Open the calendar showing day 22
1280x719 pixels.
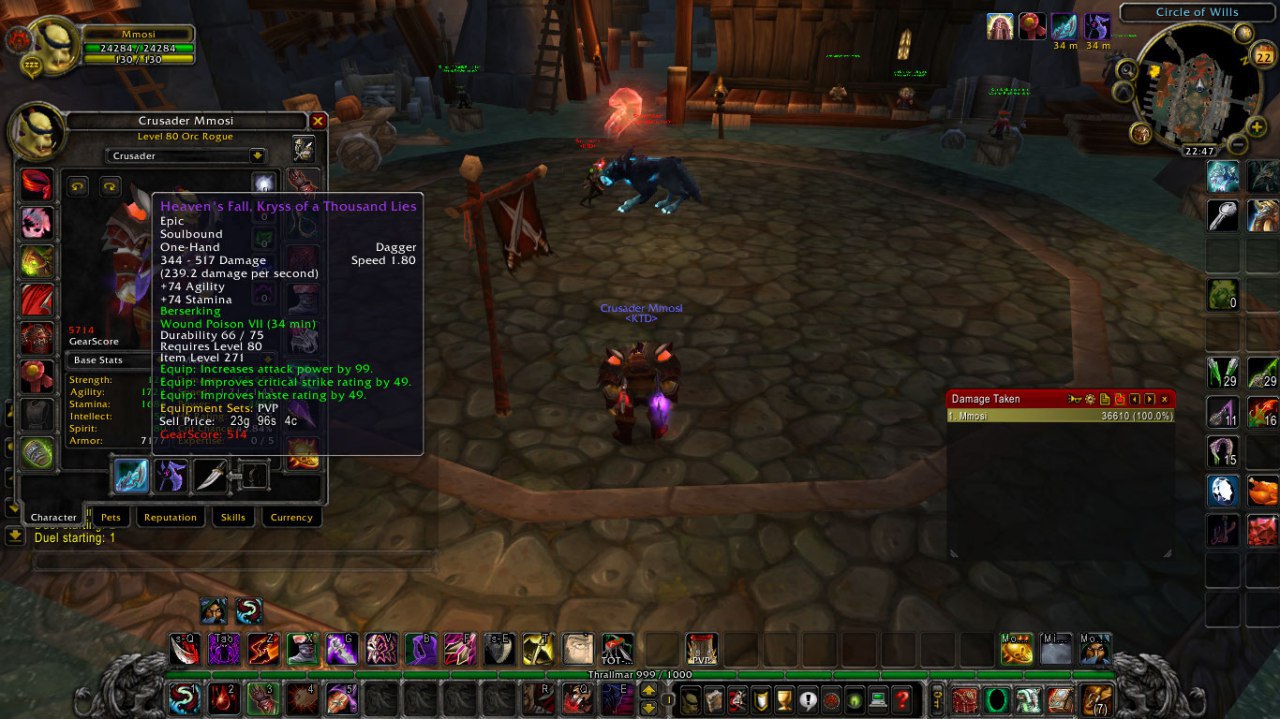coord(1262,56)
